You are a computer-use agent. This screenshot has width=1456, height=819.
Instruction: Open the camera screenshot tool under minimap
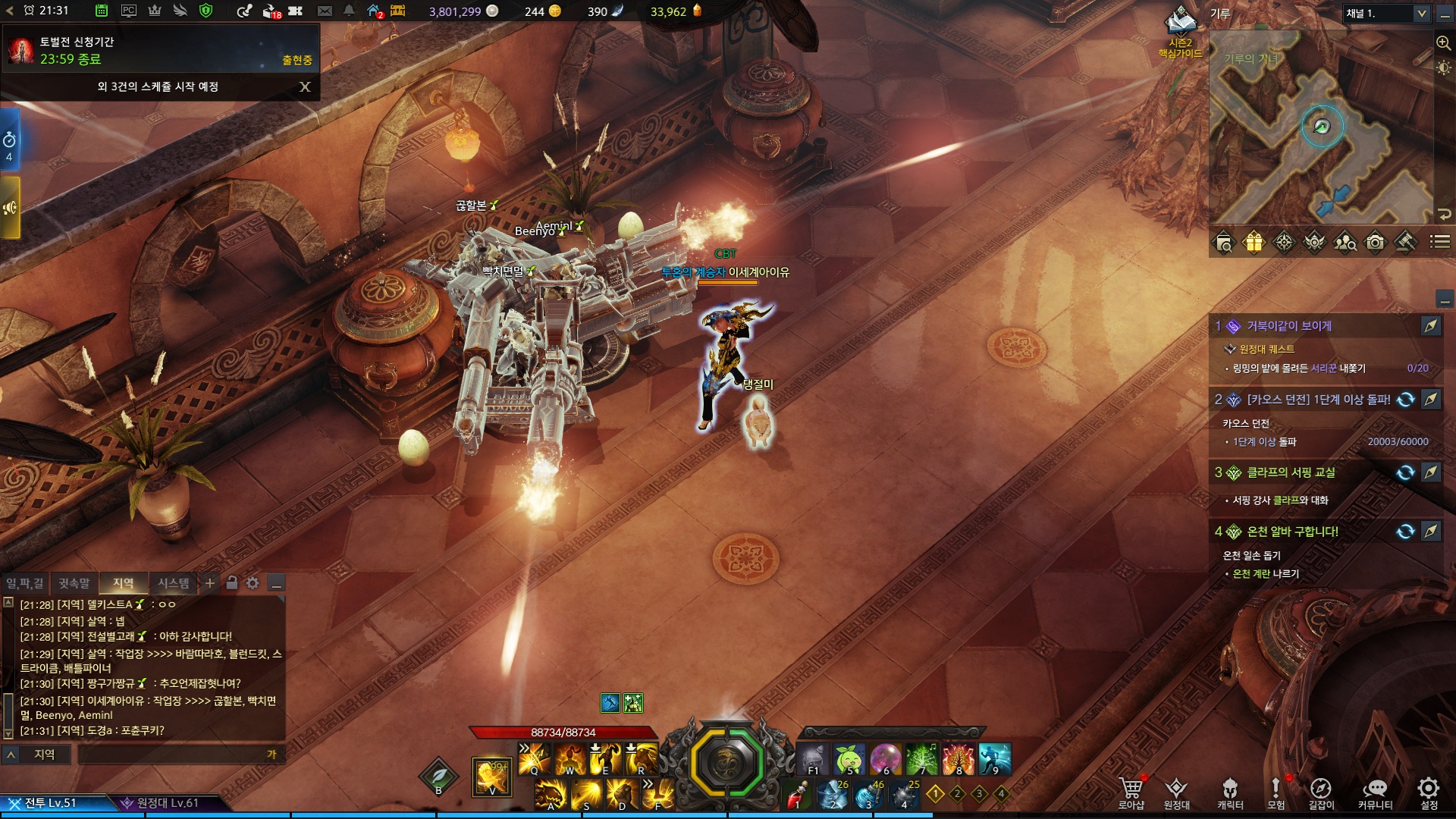pos(1375,243)
